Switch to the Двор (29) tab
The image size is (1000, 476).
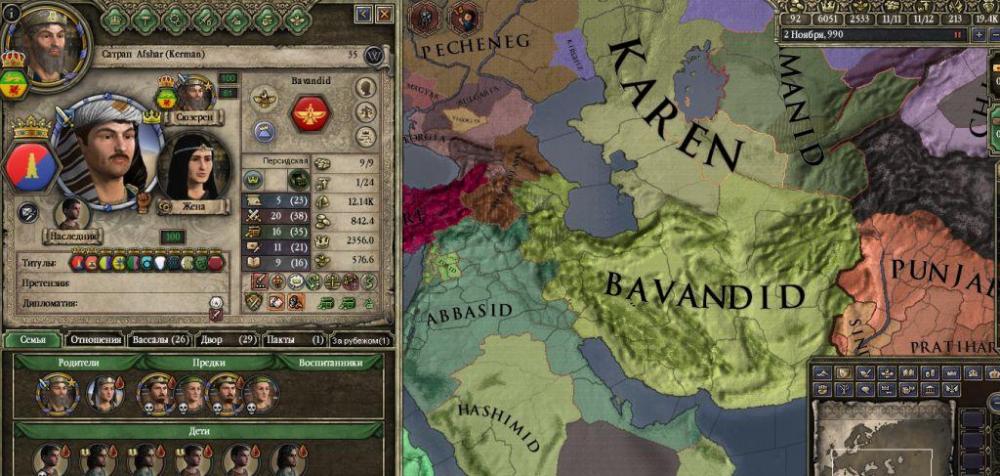click(x=227, y=340)
